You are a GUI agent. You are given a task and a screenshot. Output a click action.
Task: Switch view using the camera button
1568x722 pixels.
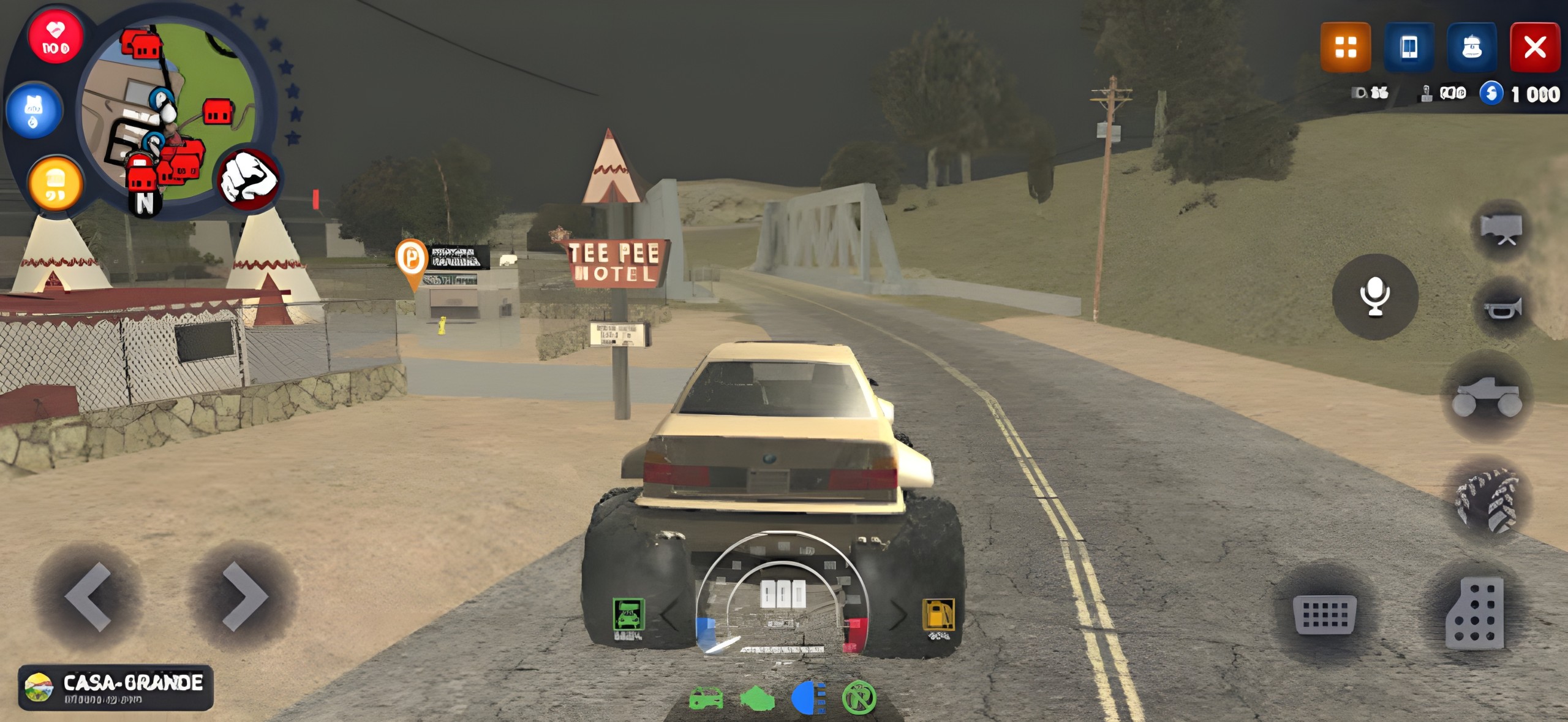pos(1501,229)
